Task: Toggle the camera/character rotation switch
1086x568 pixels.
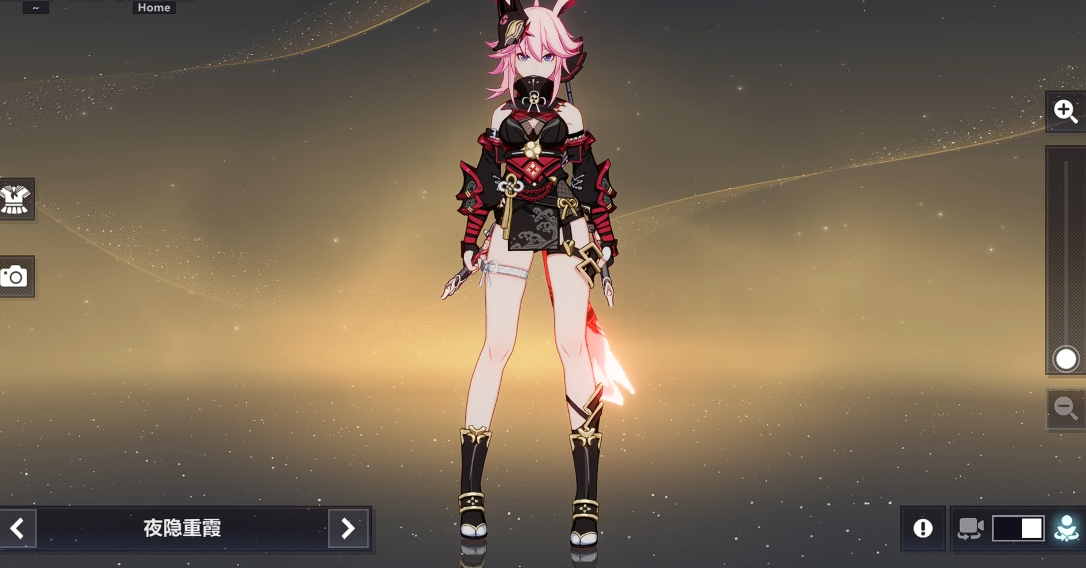Action: click(x=1018, y=528)
